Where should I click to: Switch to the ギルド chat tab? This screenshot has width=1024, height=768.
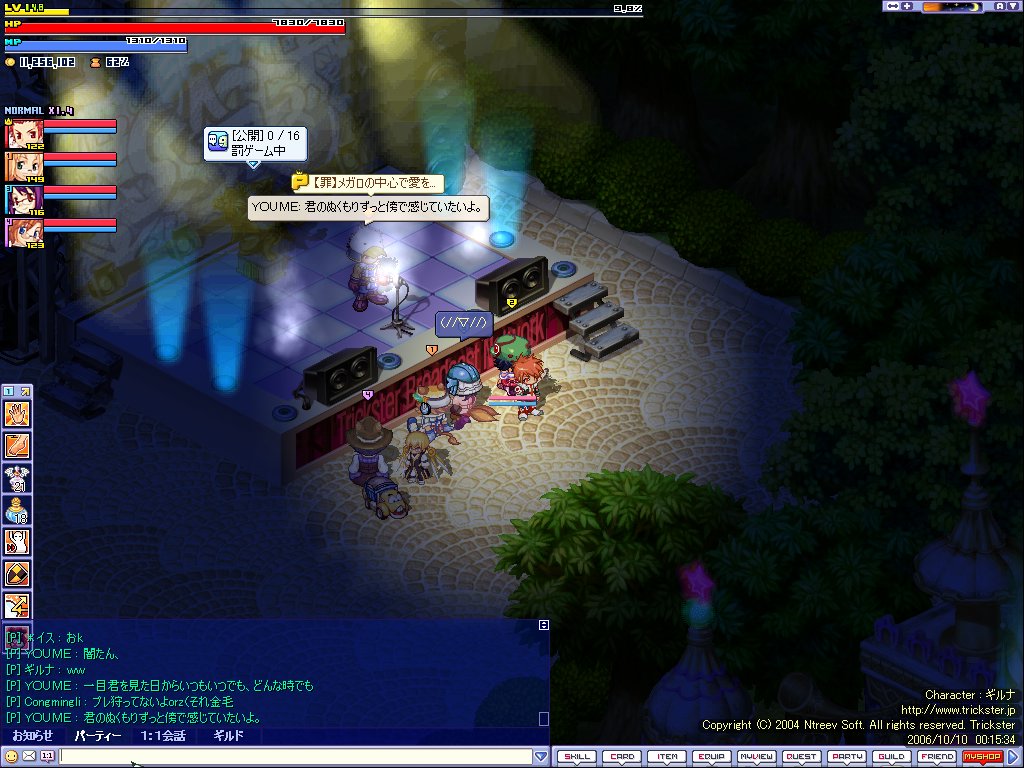coord(227,736)
